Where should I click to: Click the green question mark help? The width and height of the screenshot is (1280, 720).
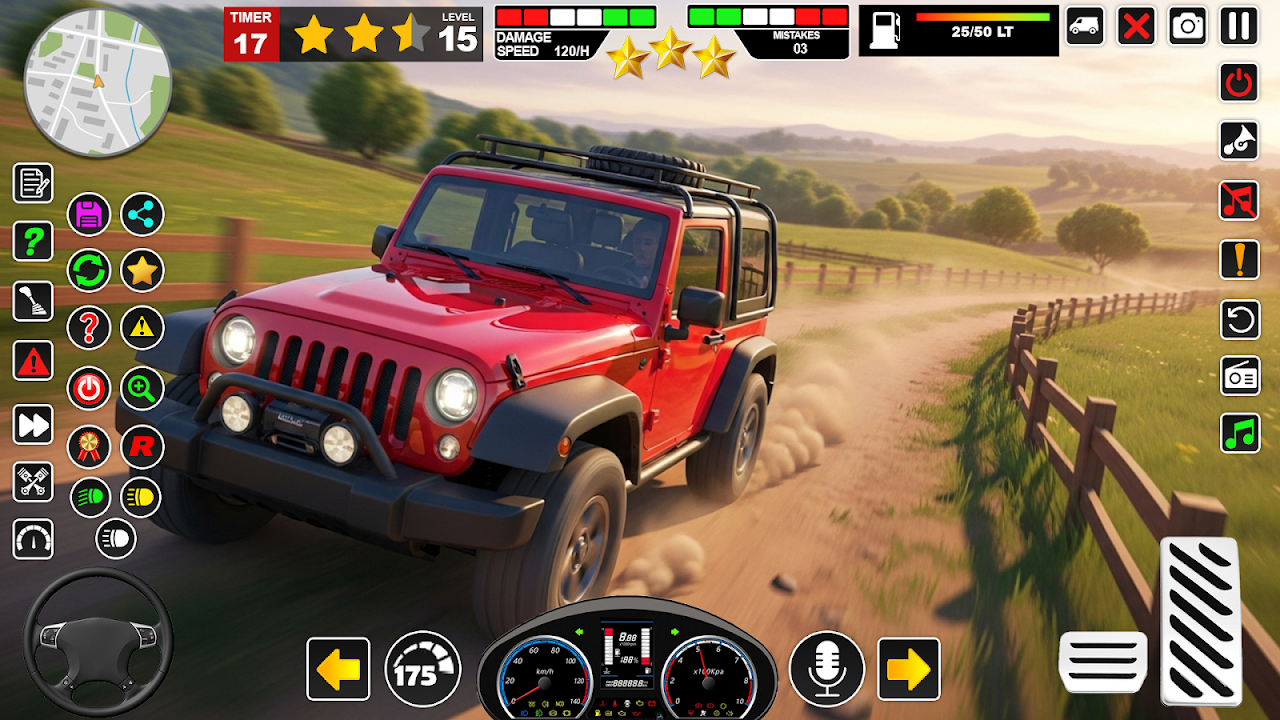point(33,241)
